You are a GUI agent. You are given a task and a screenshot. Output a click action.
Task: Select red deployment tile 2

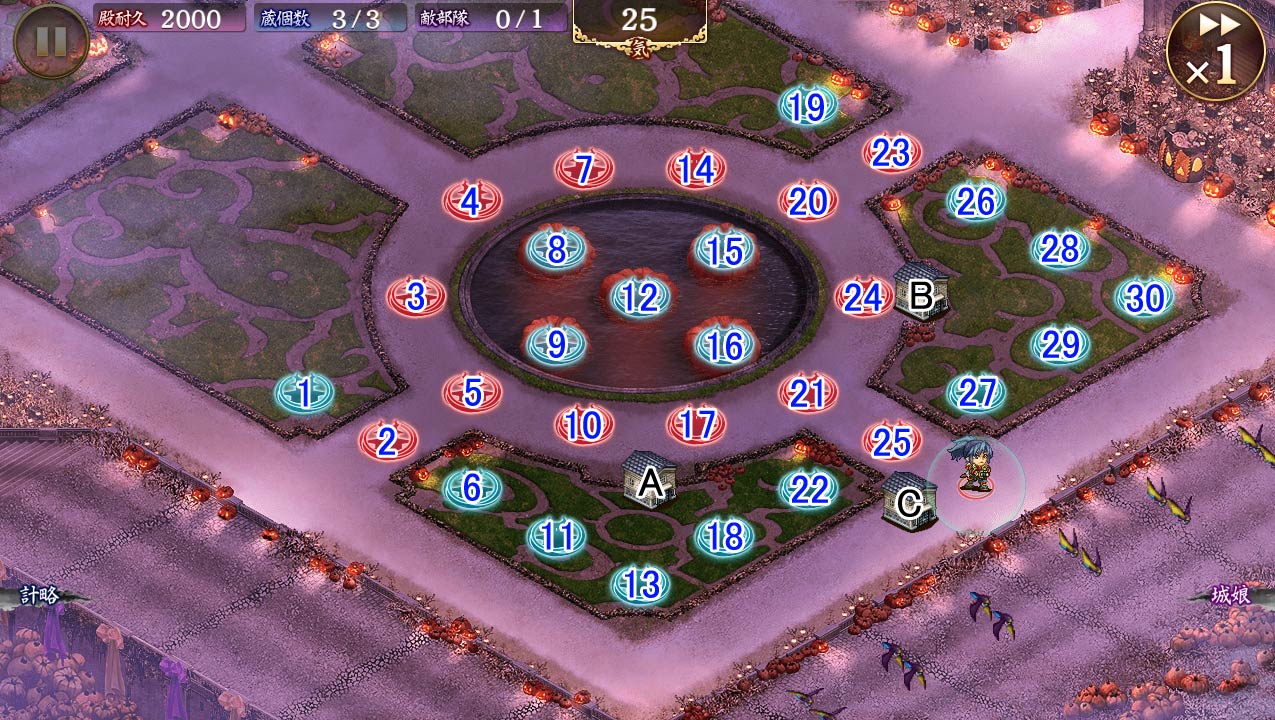(x=388, y=440)
